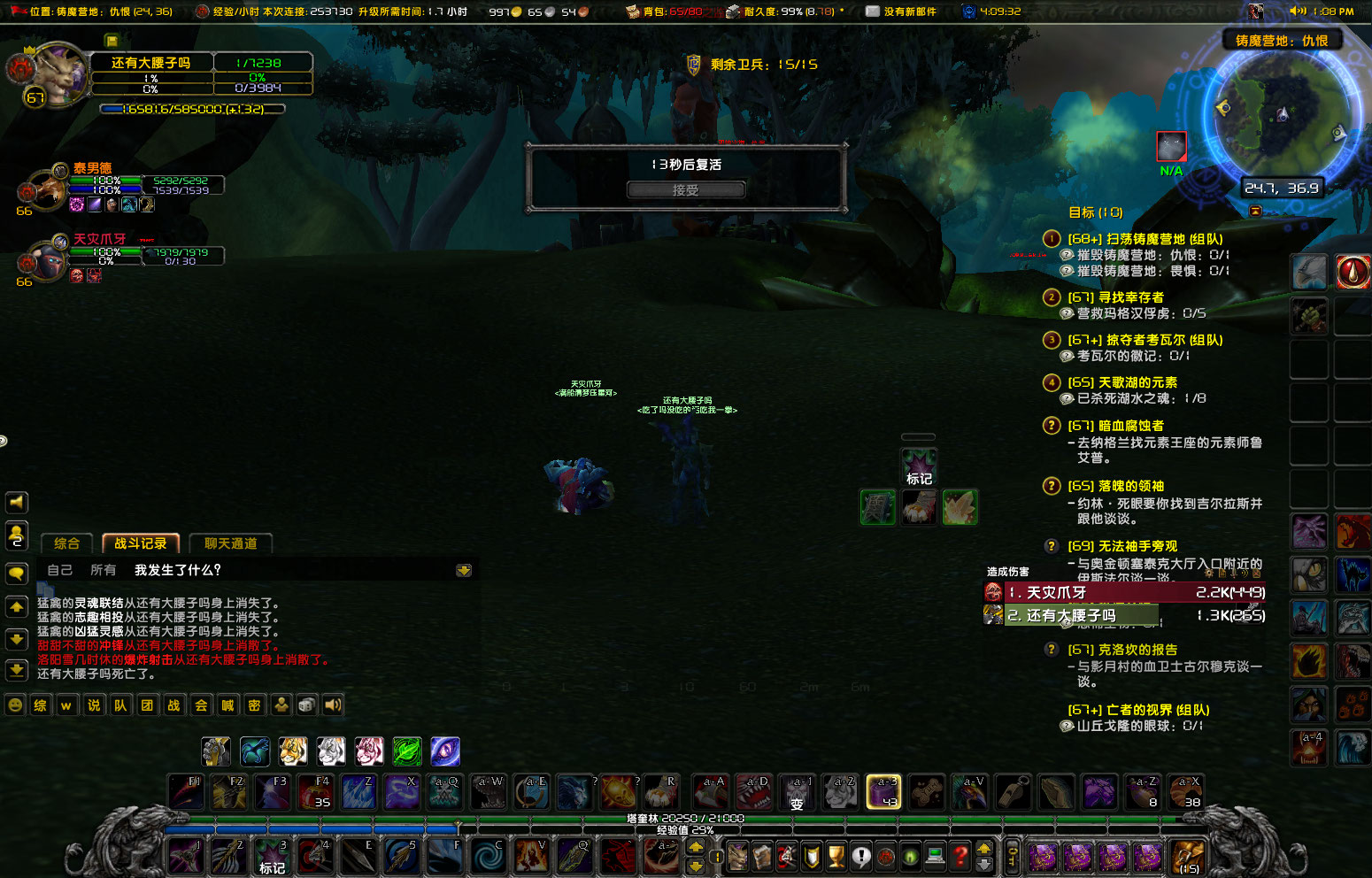Toggle the 密 whisper channel button
Screen dimensions: 1372x878
click(254, 705)
